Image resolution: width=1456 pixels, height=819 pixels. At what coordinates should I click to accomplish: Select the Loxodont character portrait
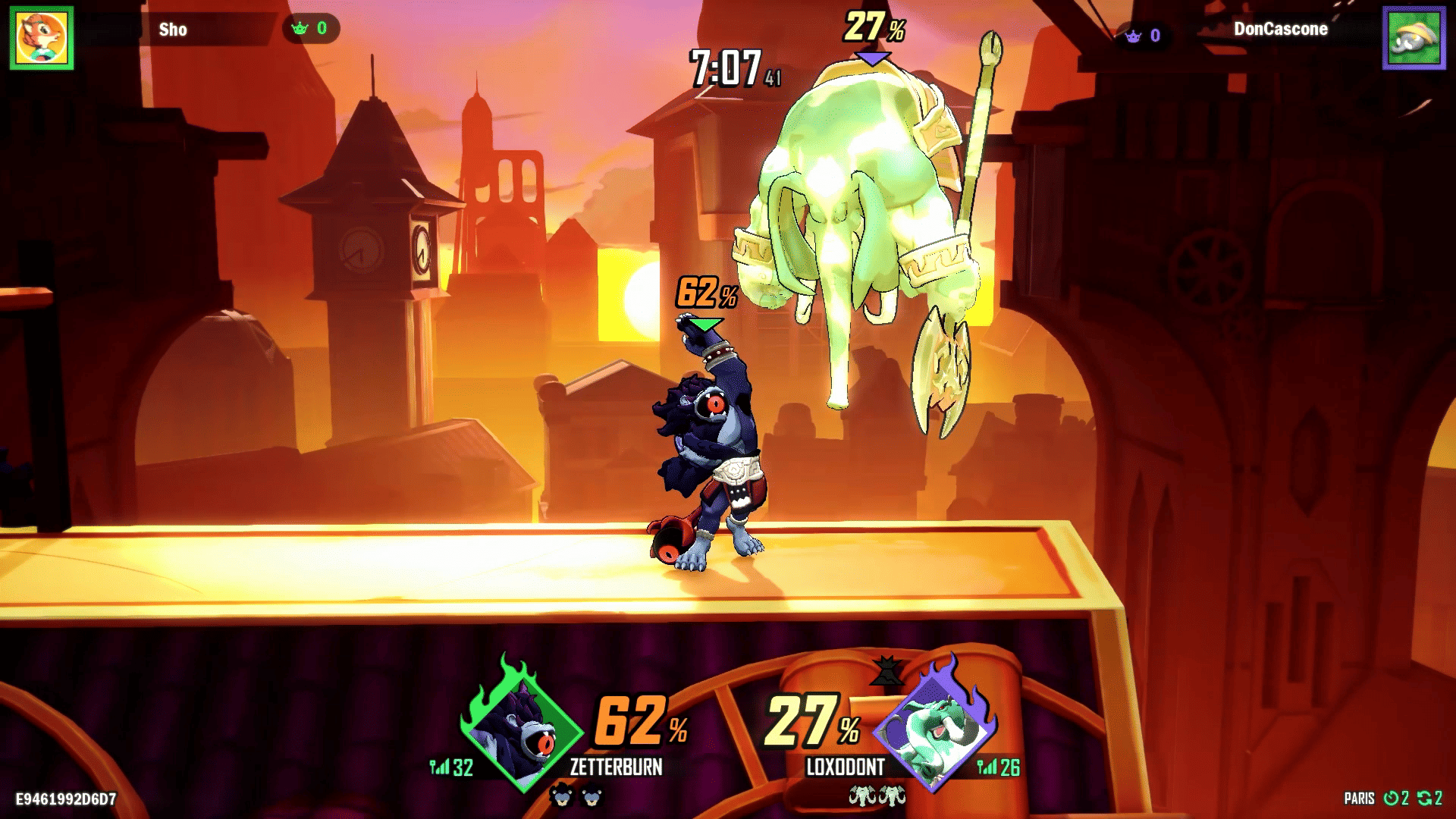(934, 730)
